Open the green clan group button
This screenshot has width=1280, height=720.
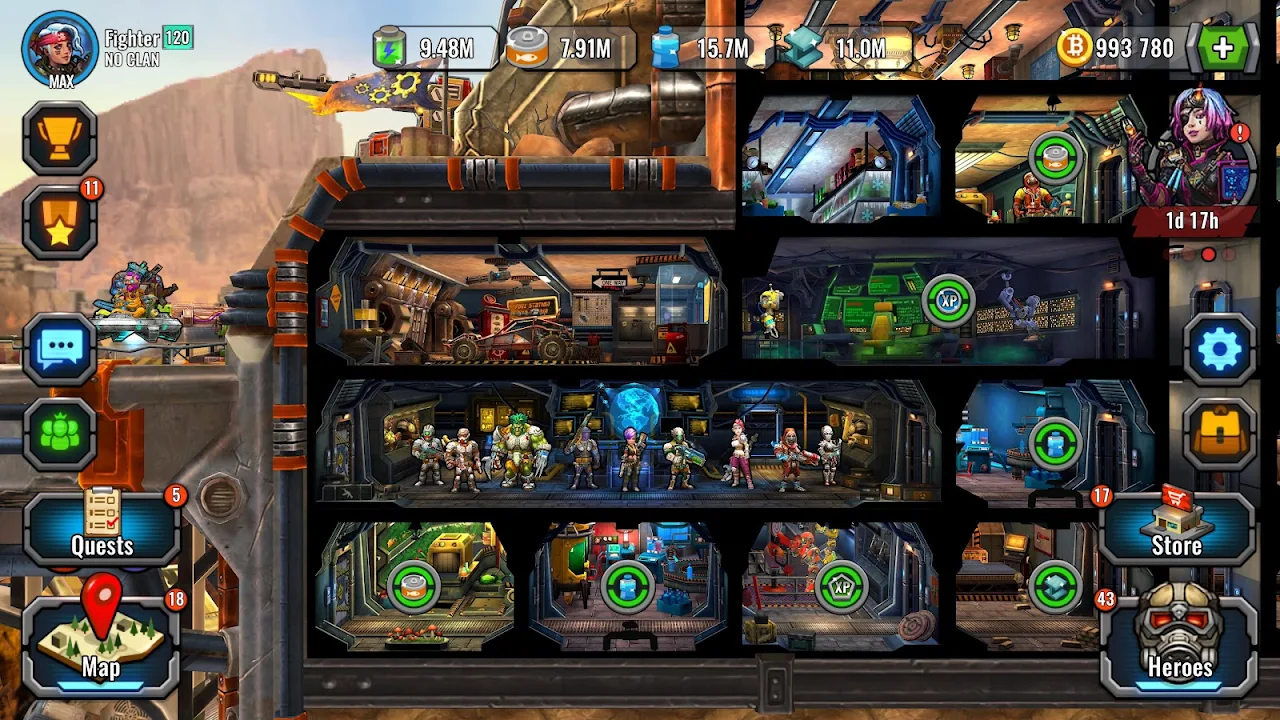pos(60,434)
